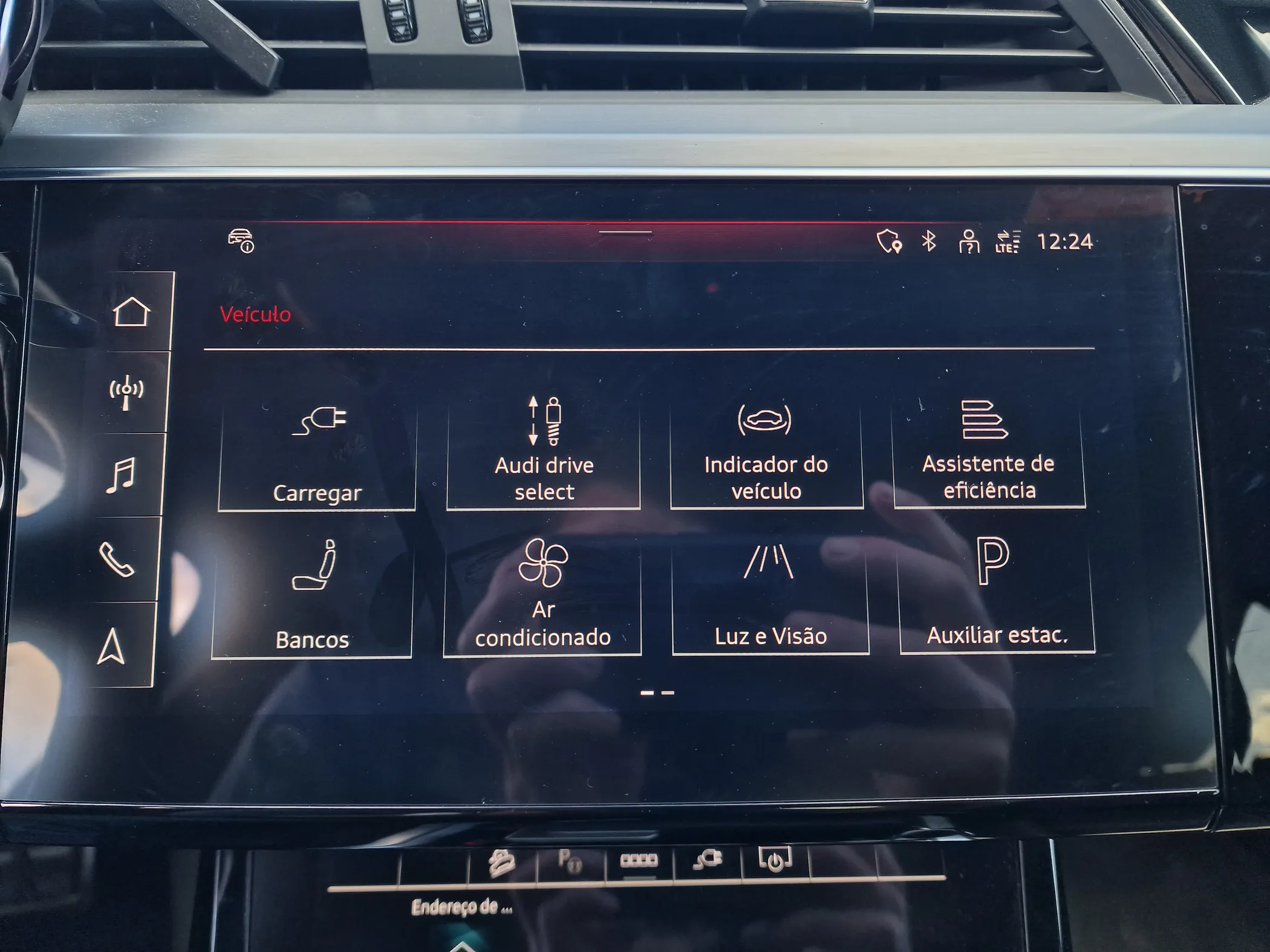This screenshot has height=952, width=1270.
Task: Tap the car info icon in status bar
Action: 241,241
